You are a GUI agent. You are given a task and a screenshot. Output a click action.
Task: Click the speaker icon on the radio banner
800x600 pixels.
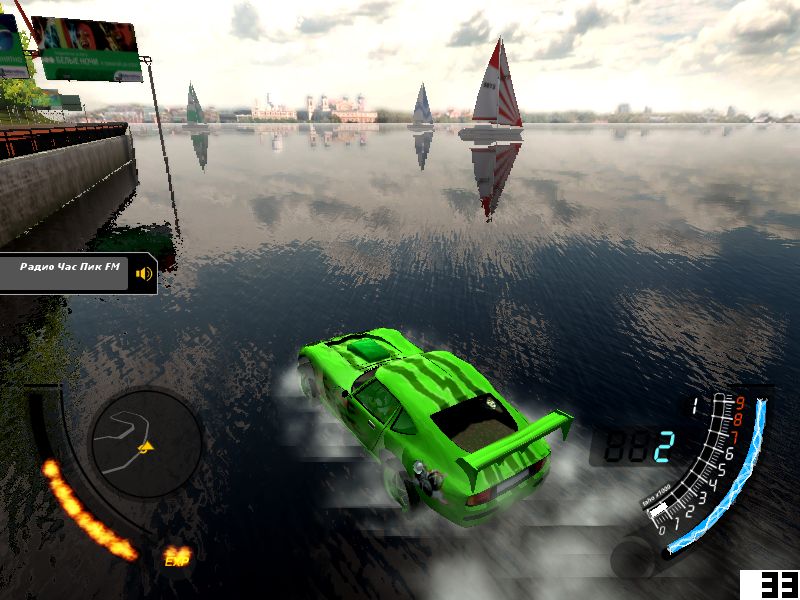click(145, 273)
